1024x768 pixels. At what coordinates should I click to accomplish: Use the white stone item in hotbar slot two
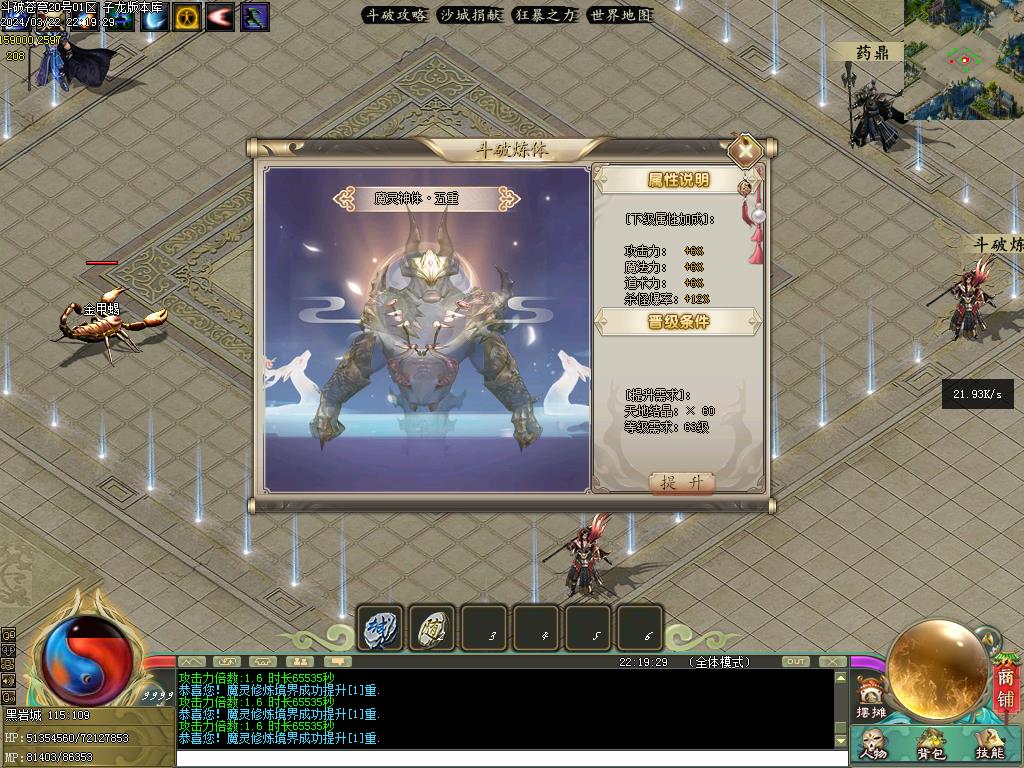[432, 629]
